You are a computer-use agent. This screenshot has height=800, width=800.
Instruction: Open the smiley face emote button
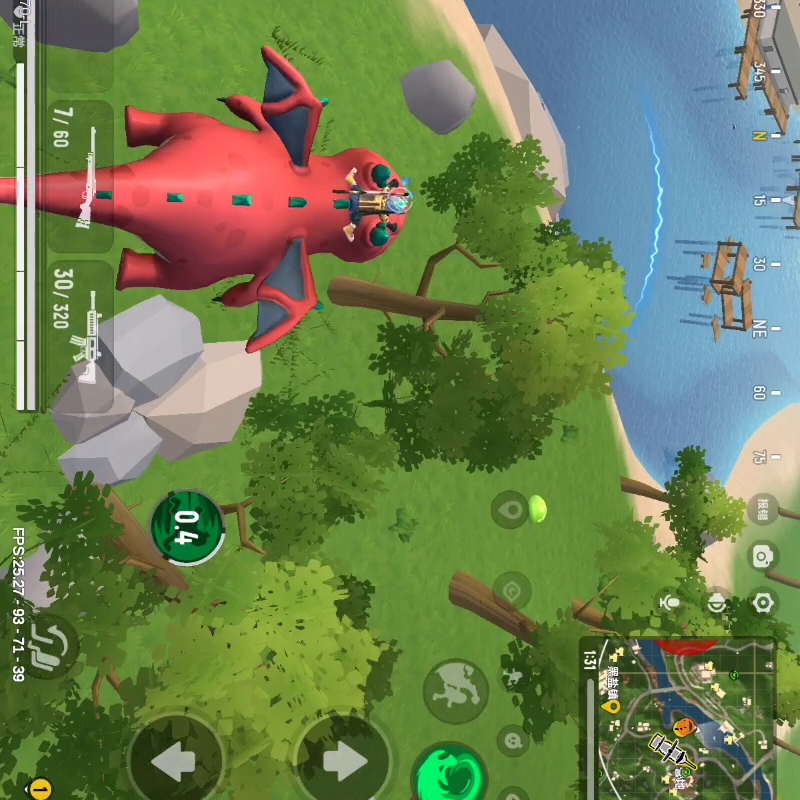pyautogui.click(x=514, y=741)
